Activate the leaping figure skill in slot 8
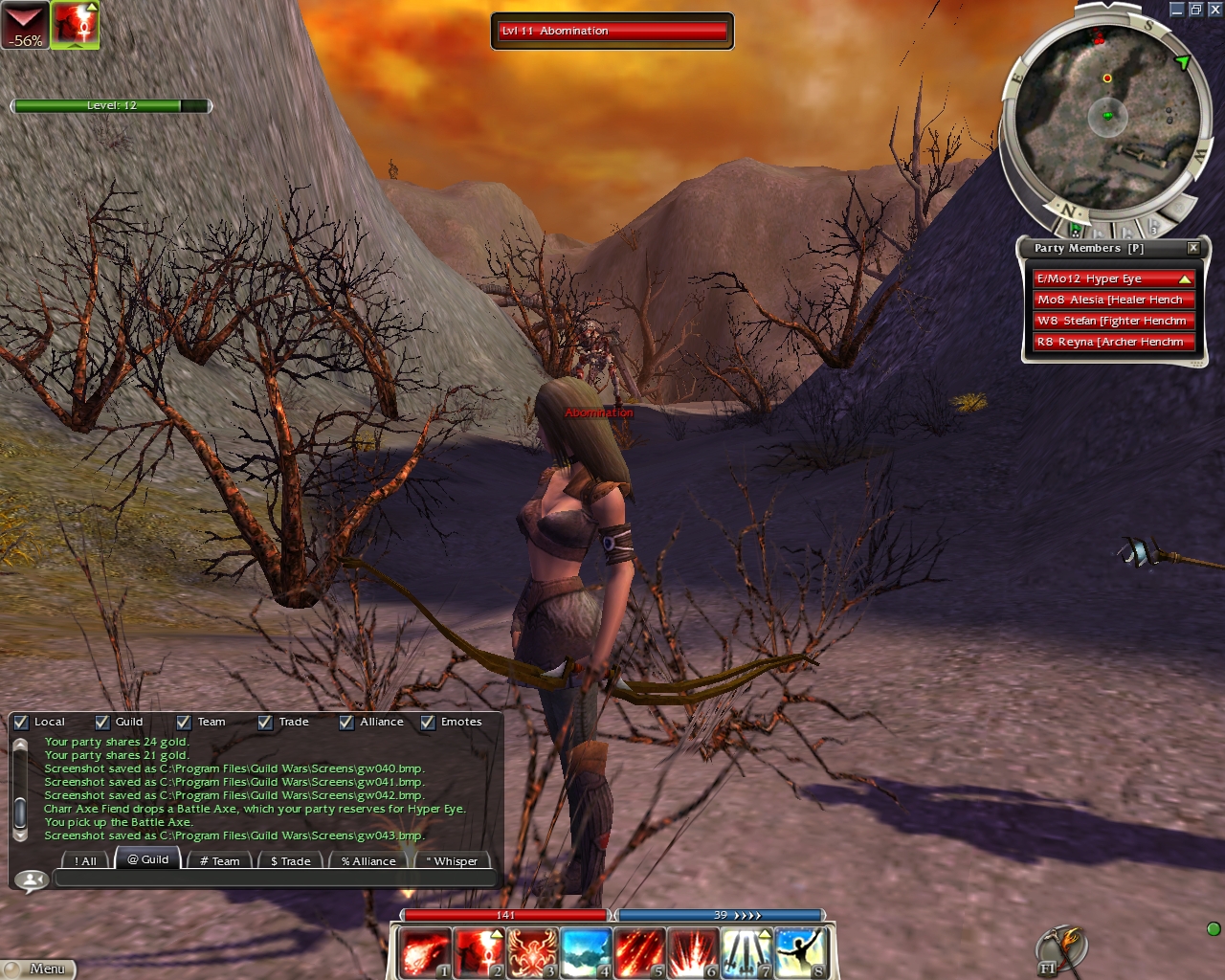Image resolution: width=1225 pixels, height=980 pixels. coord(802,953)
